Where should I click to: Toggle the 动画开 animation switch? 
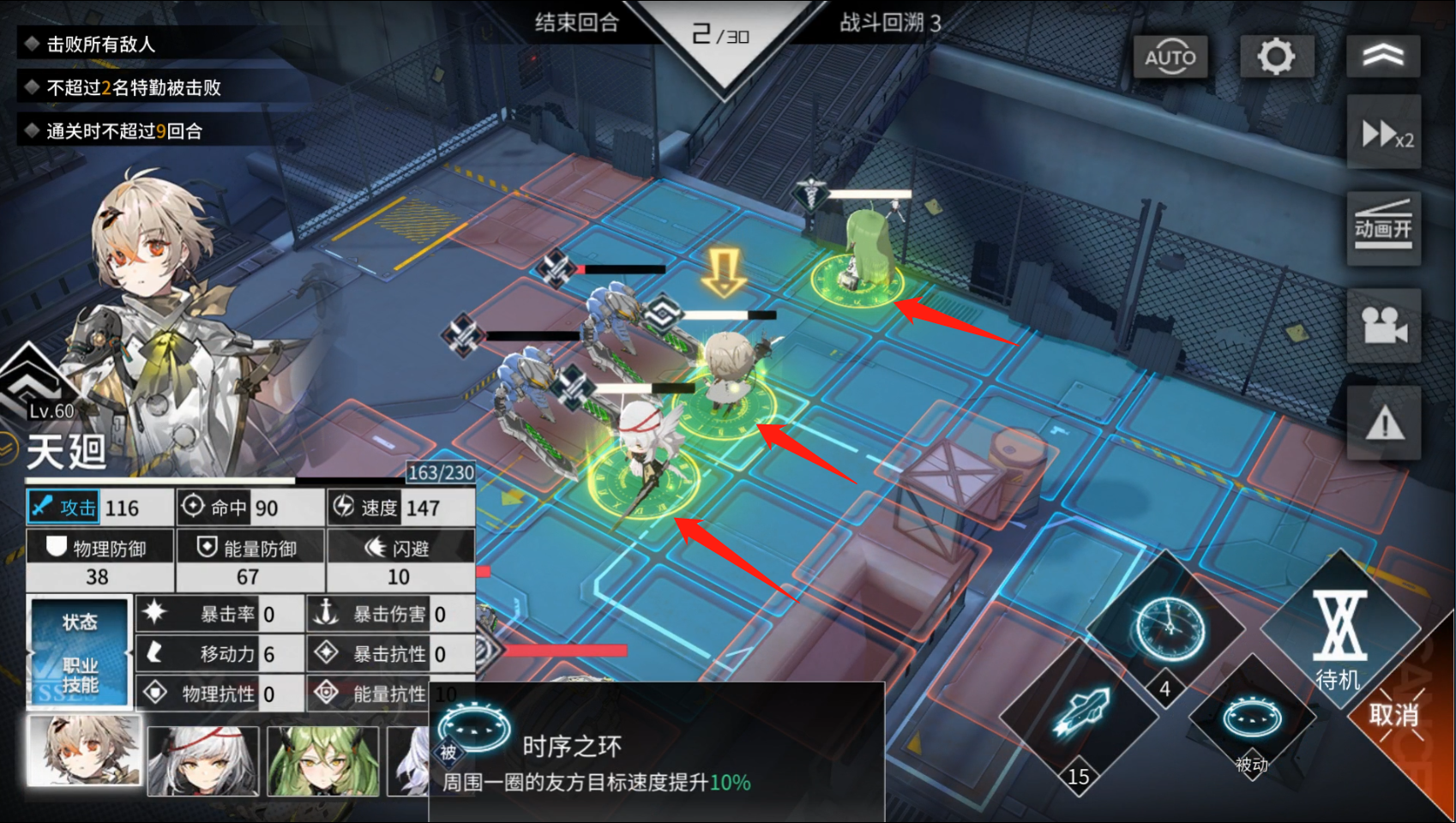1383,228
